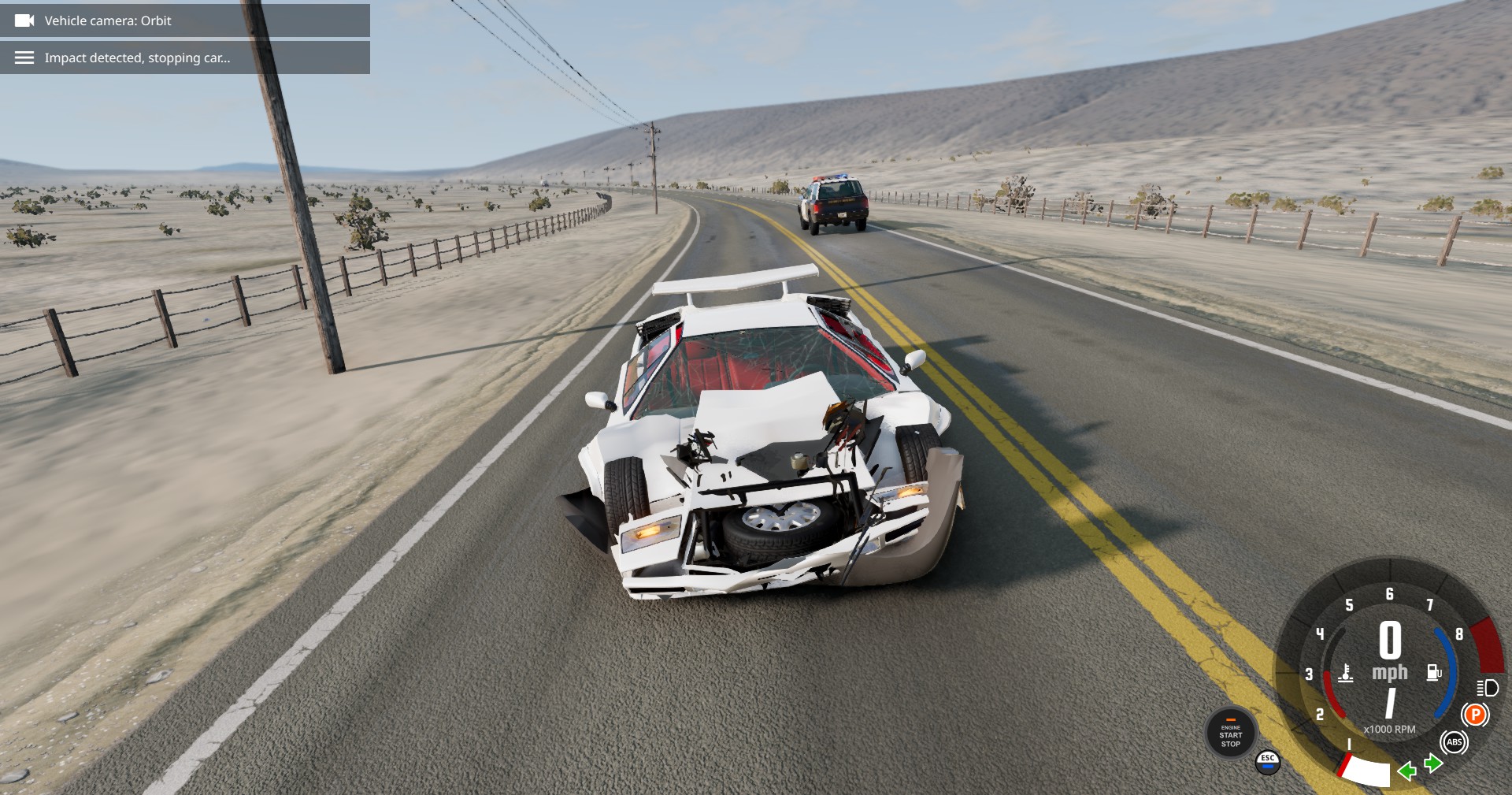This screenshot has width=1512, height=795.
Task: Click the Impact detected notification
Action: point(185,58)
